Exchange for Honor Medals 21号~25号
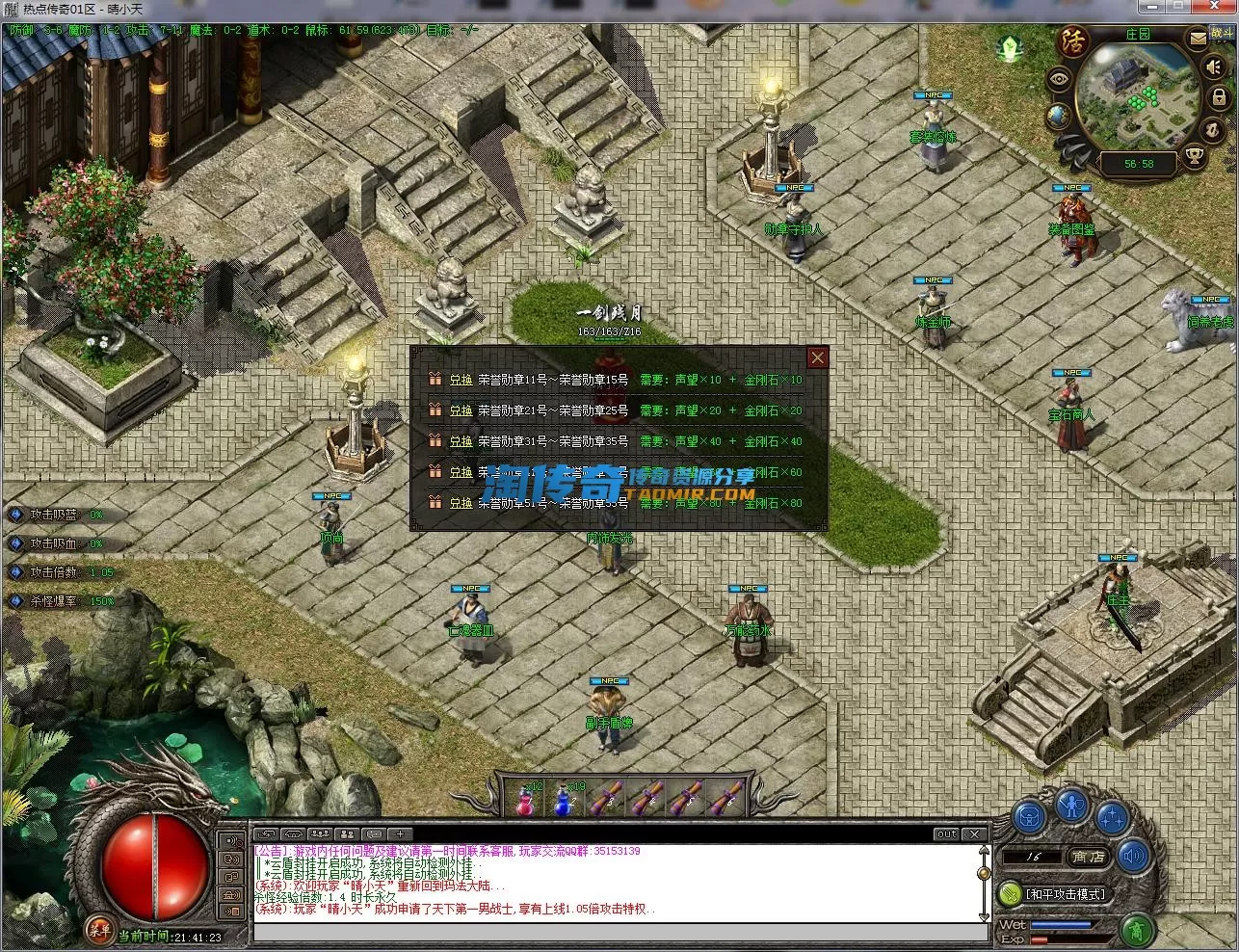 (x=461, y=411)
